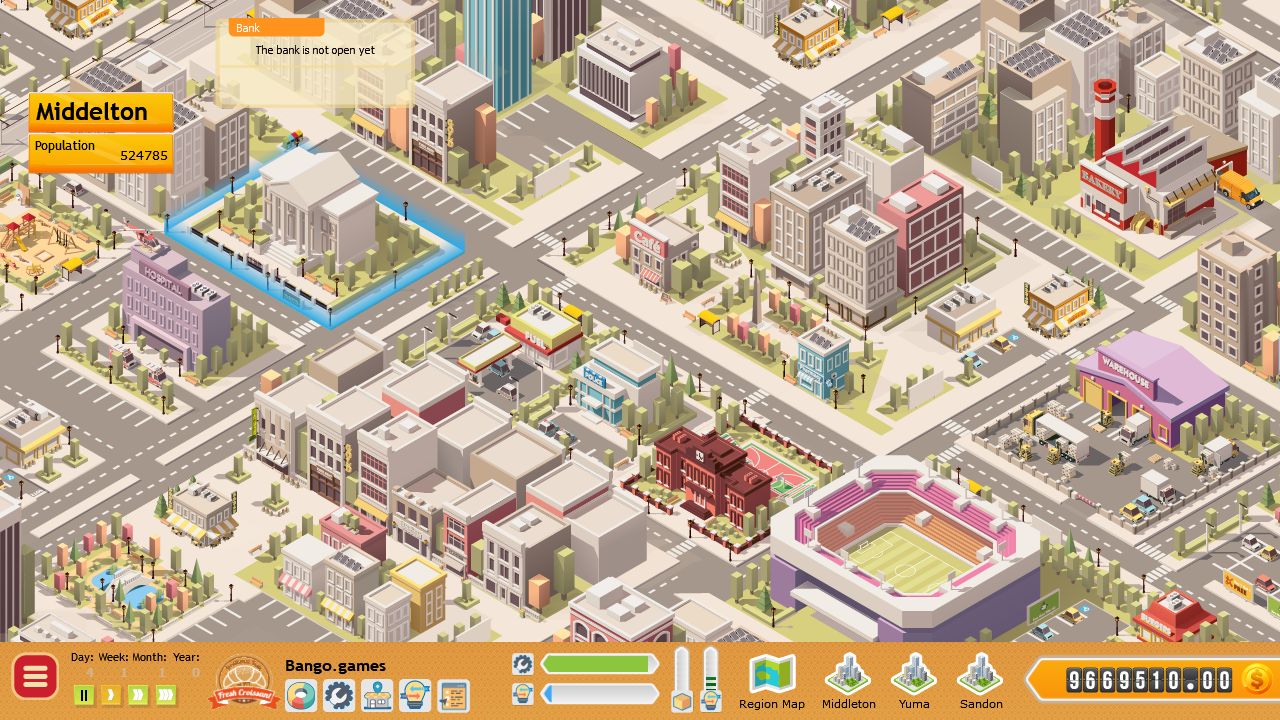Screen dimensions: 1280x720
Task: Set time to triple-arrow fastest speed
Action: coord(166,695)
